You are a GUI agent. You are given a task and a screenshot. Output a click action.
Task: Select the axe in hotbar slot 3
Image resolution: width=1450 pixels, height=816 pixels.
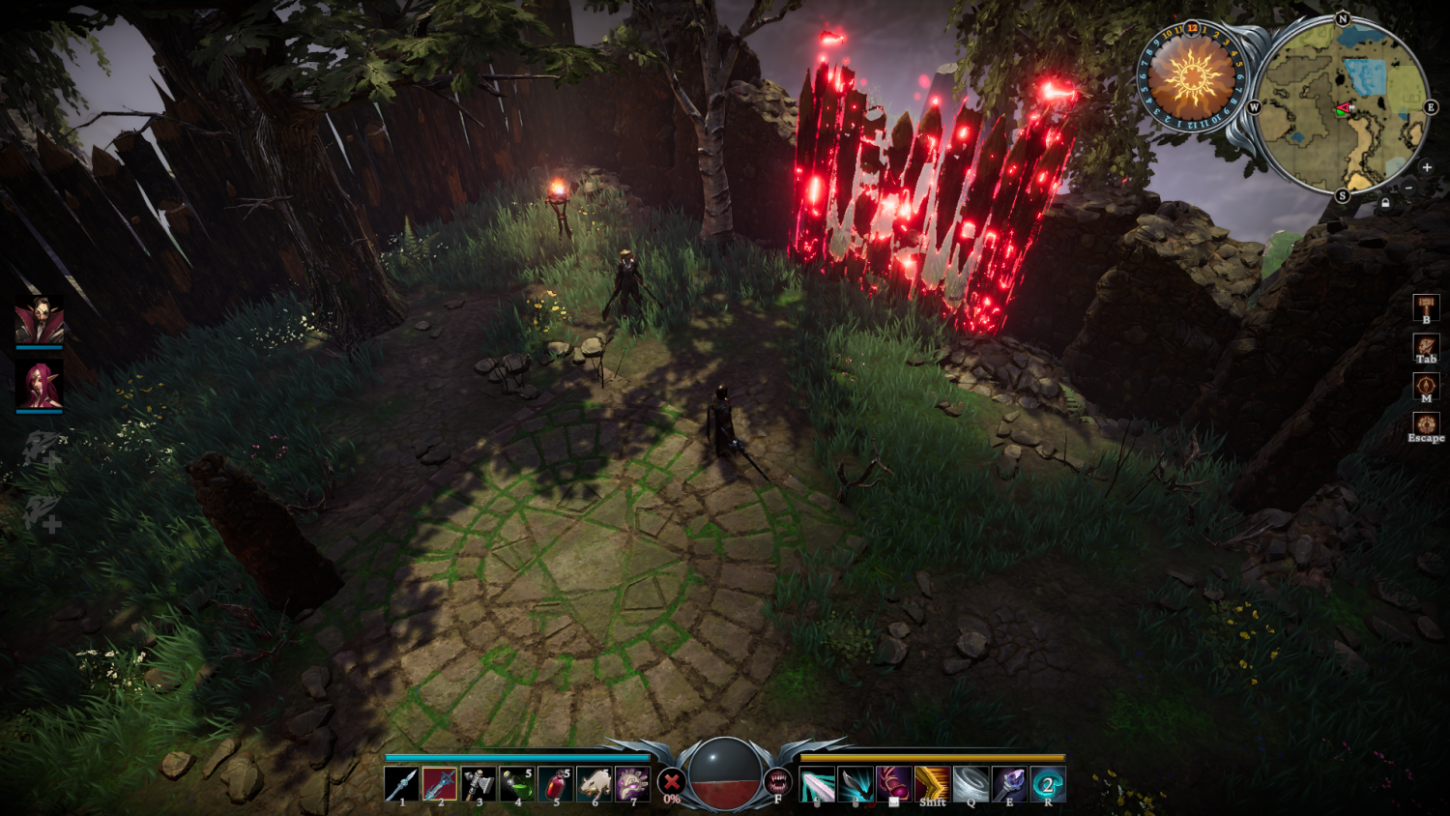click(x=479, y=783)
